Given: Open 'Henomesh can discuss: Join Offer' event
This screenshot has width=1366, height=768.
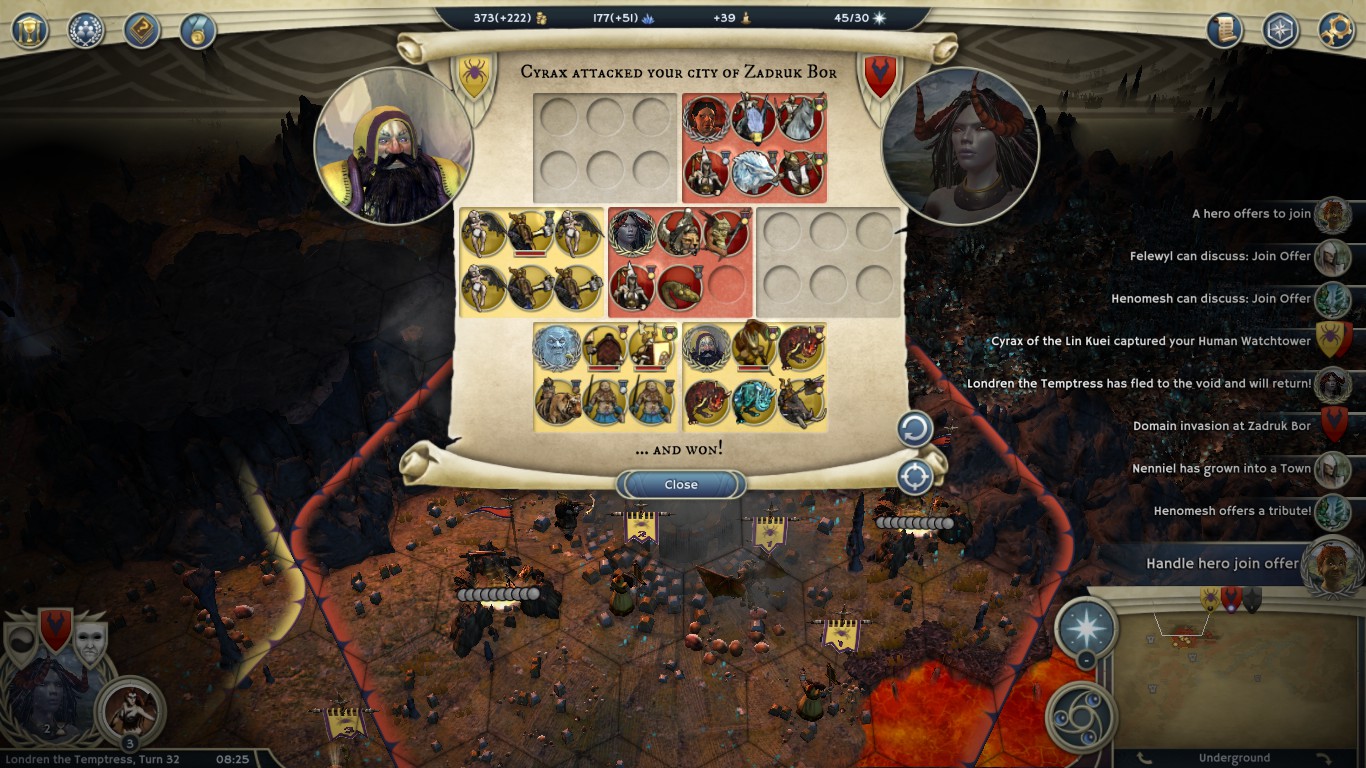Looking at the screenshot, I should point(1210,299).
